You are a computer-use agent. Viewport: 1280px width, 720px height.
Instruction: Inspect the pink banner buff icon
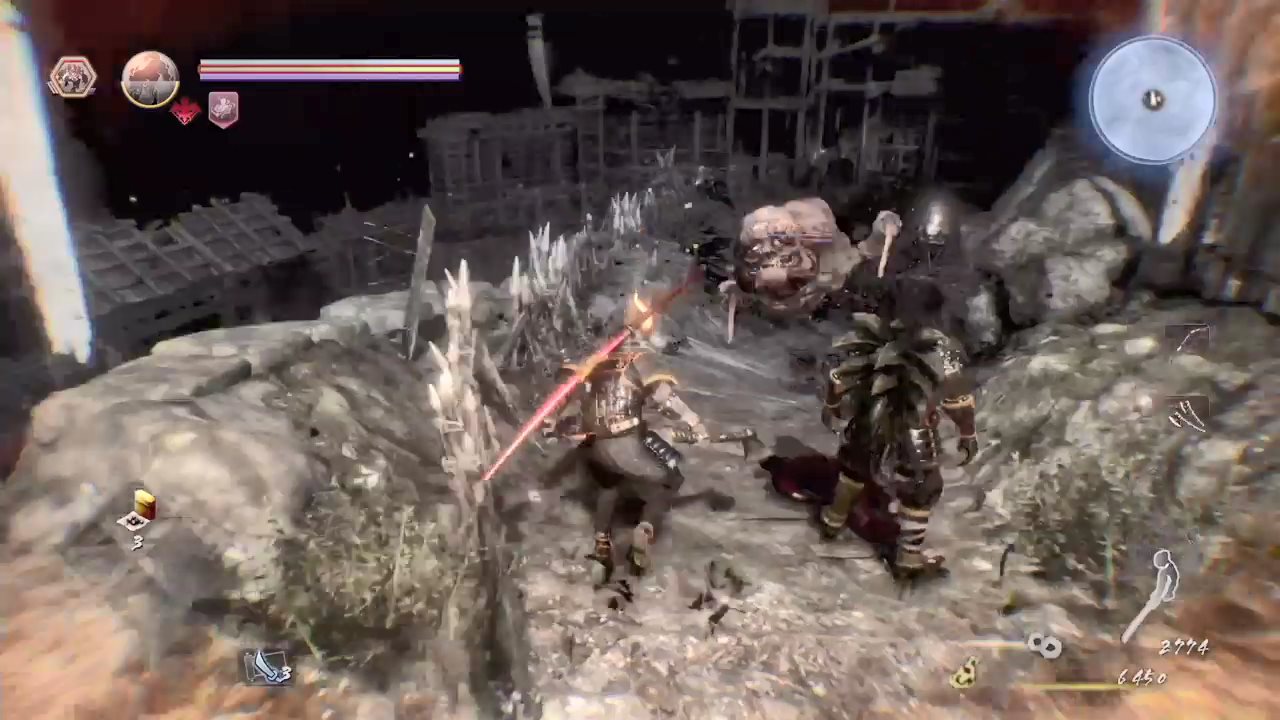pos(223,109)
